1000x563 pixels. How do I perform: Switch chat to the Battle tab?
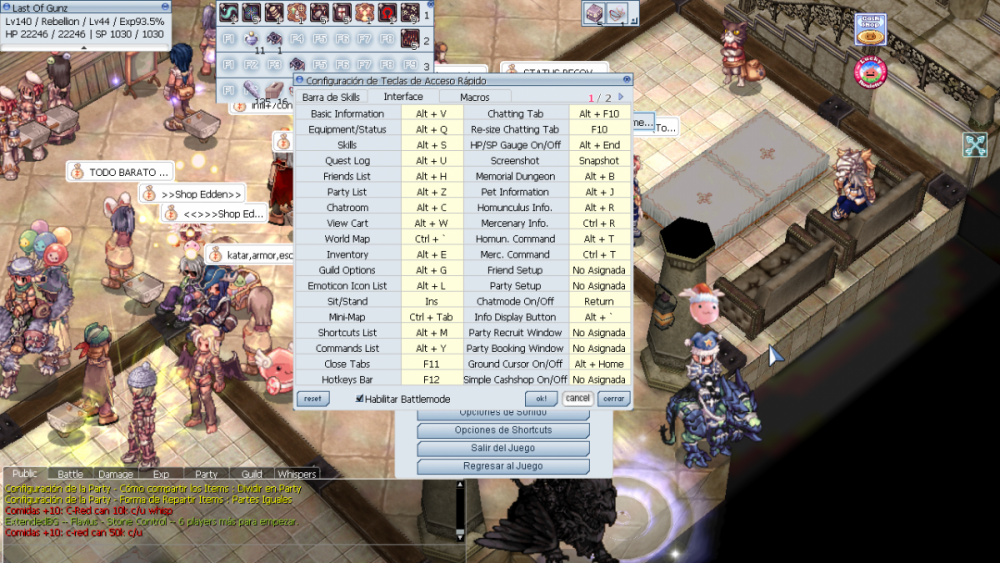pyautogui.click(x=70, y=474)
